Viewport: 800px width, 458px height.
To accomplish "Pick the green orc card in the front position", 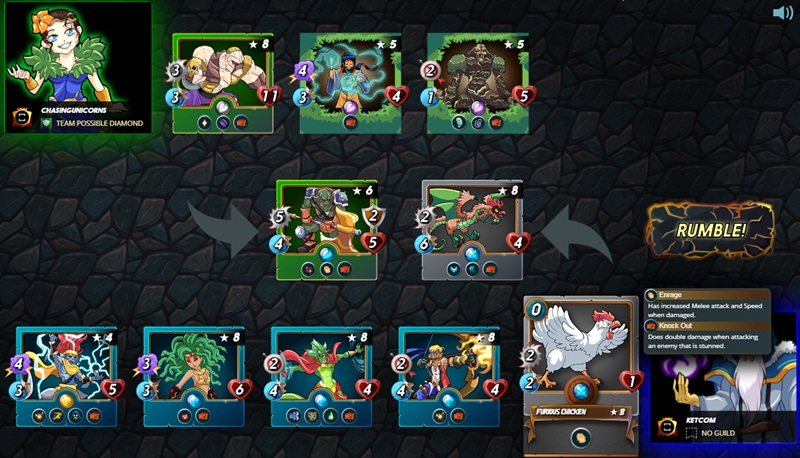I will click(x=327, y=228).
